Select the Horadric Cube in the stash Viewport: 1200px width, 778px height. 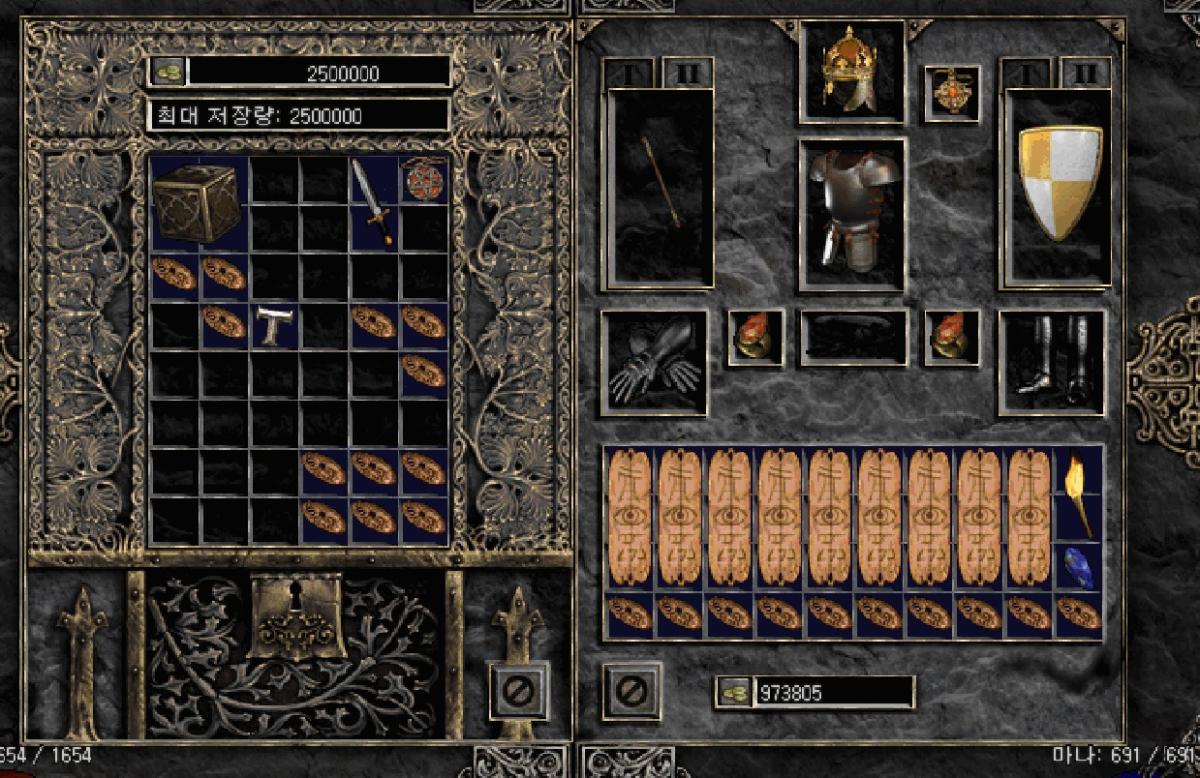click(196, 203)
